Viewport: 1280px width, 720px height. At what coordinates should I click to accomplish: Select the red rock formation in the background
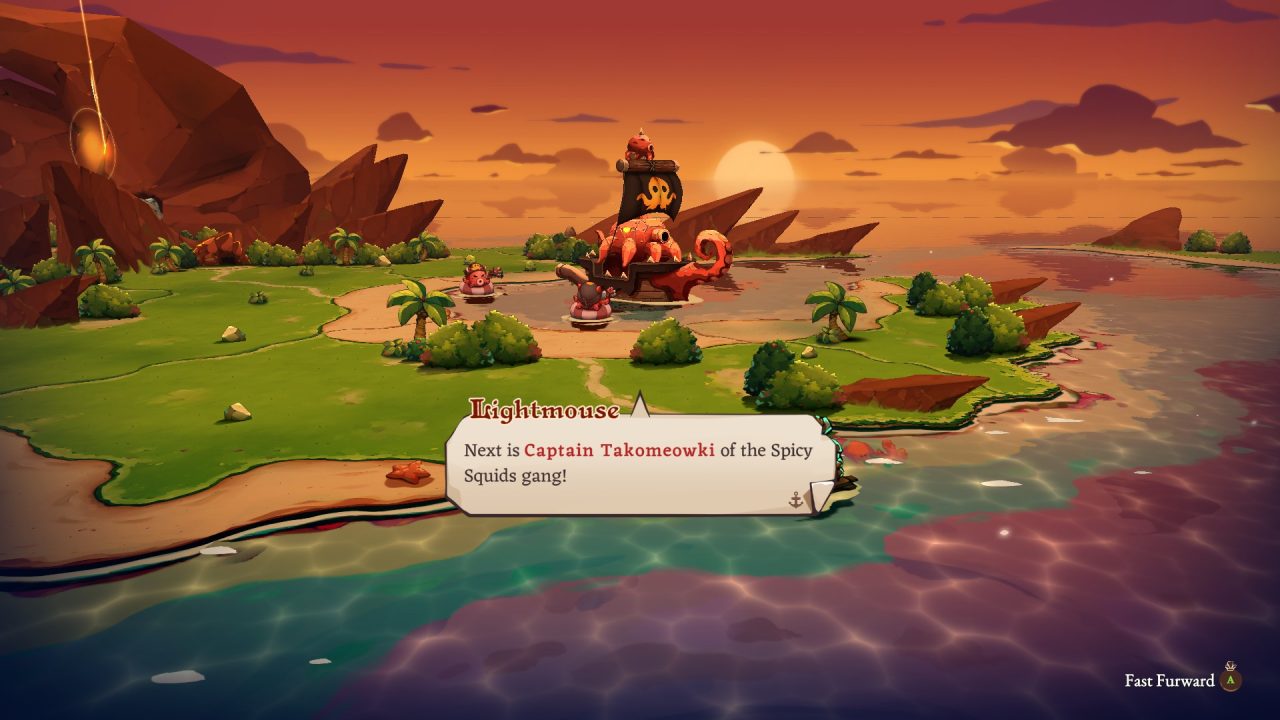pos(200,130)
